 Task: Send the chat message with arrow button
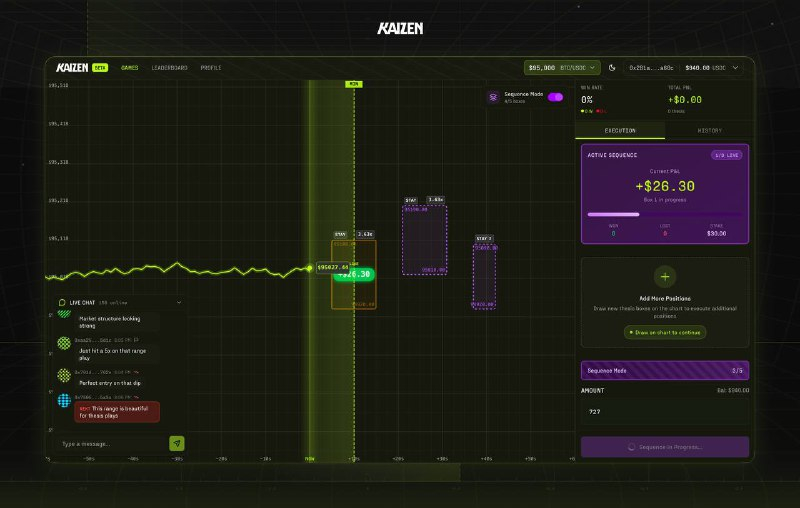pyautogui.click(x=177, y=443)
